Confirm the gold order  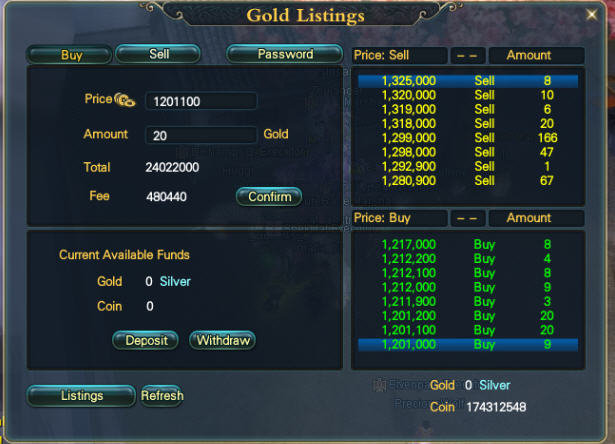click(x=269, y=197)
